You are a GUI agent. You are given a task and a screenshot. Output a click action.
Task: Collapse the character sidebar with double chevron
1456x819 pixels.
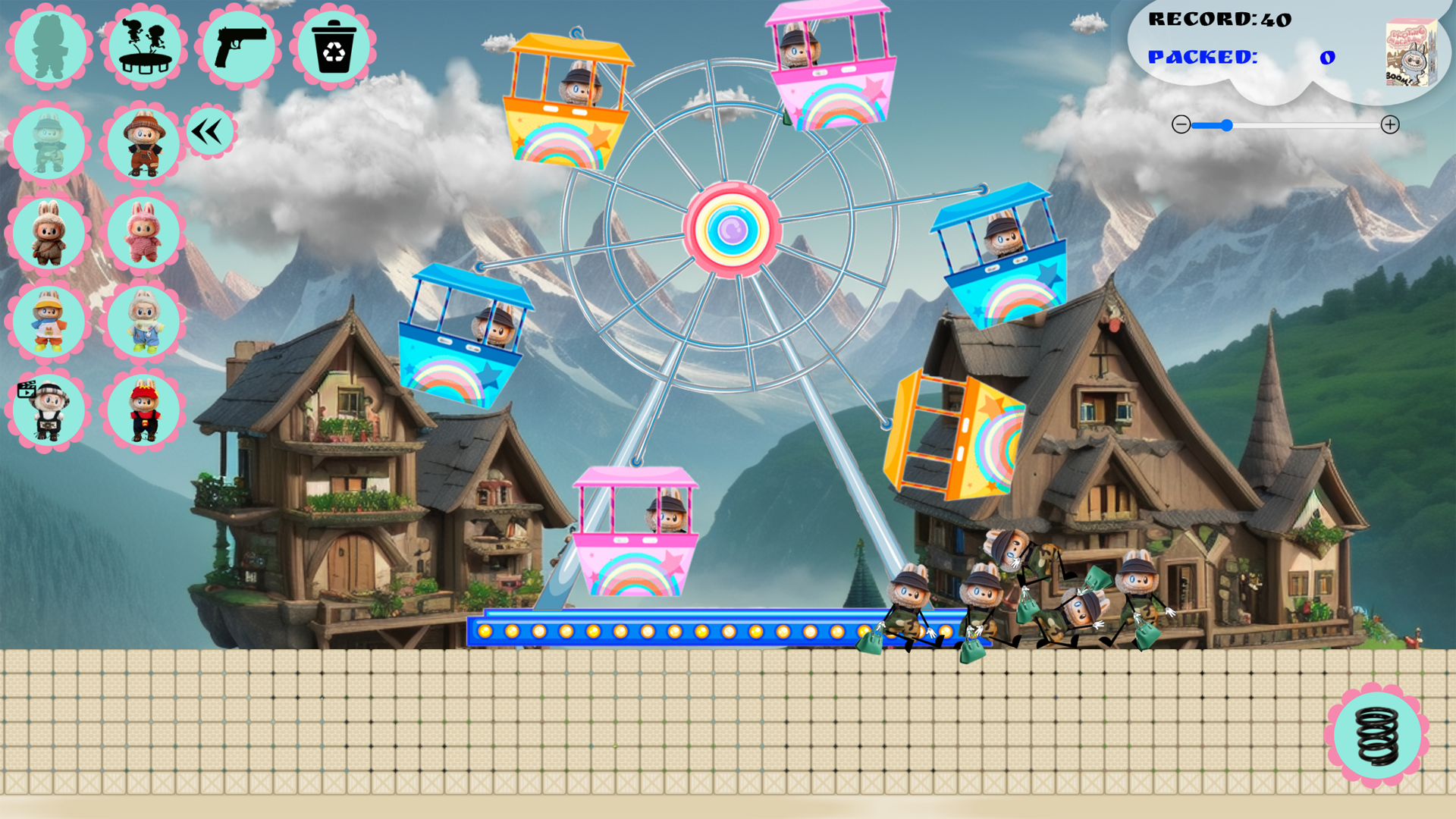(209, 130)
